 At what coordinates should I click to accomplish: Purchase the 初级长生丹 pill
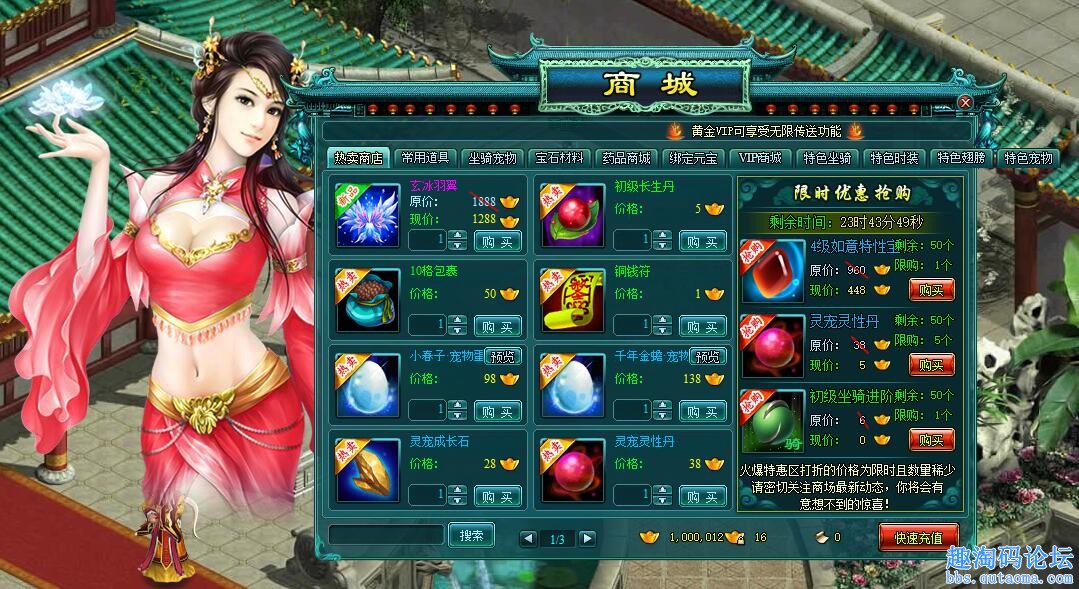(703, 241)
